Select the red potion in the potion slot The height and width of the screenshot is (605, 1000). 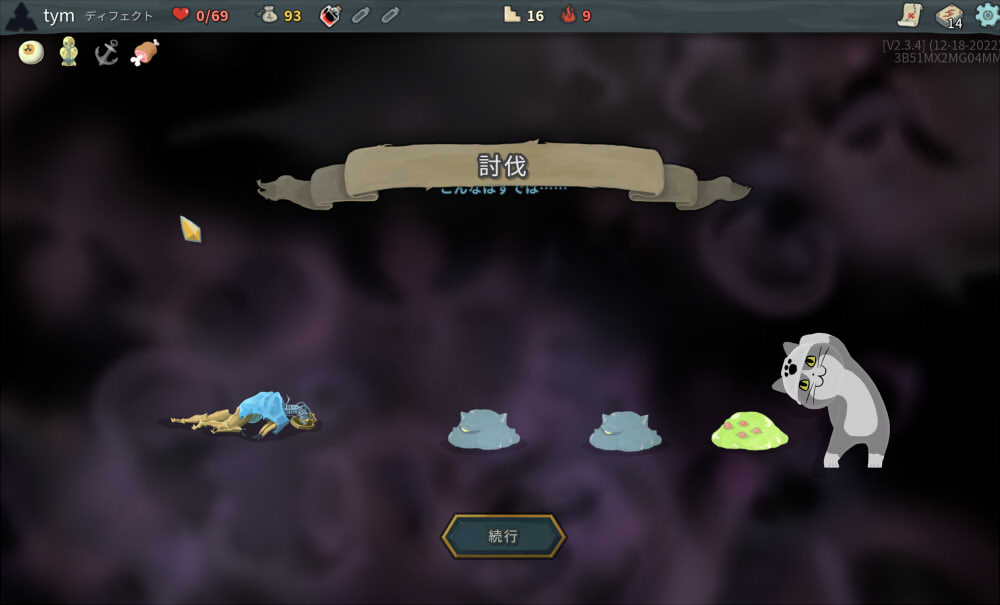pos(331,15)
